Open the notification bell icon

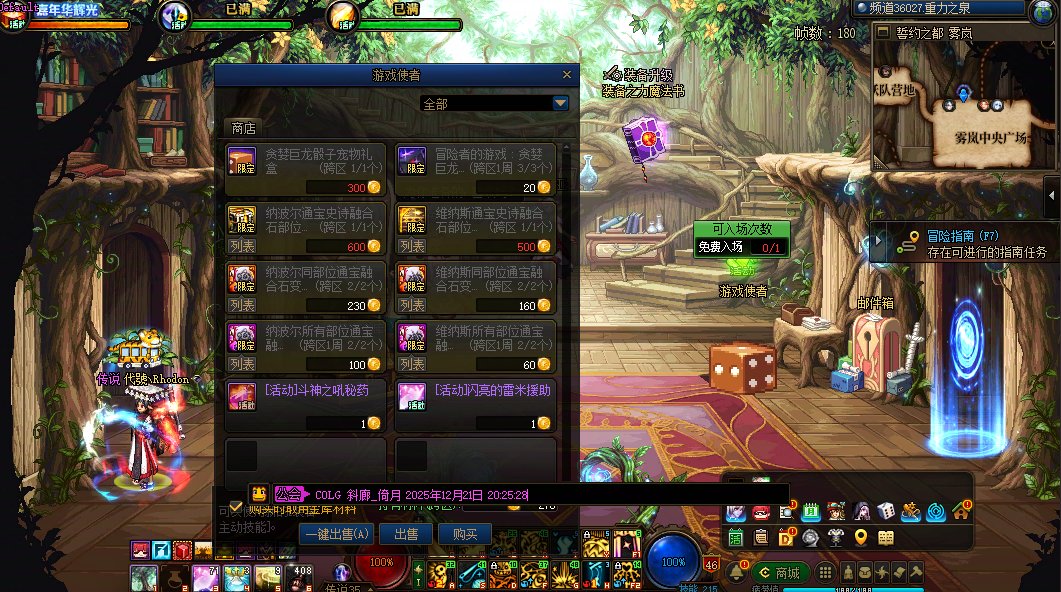click(x=737, y=572)
